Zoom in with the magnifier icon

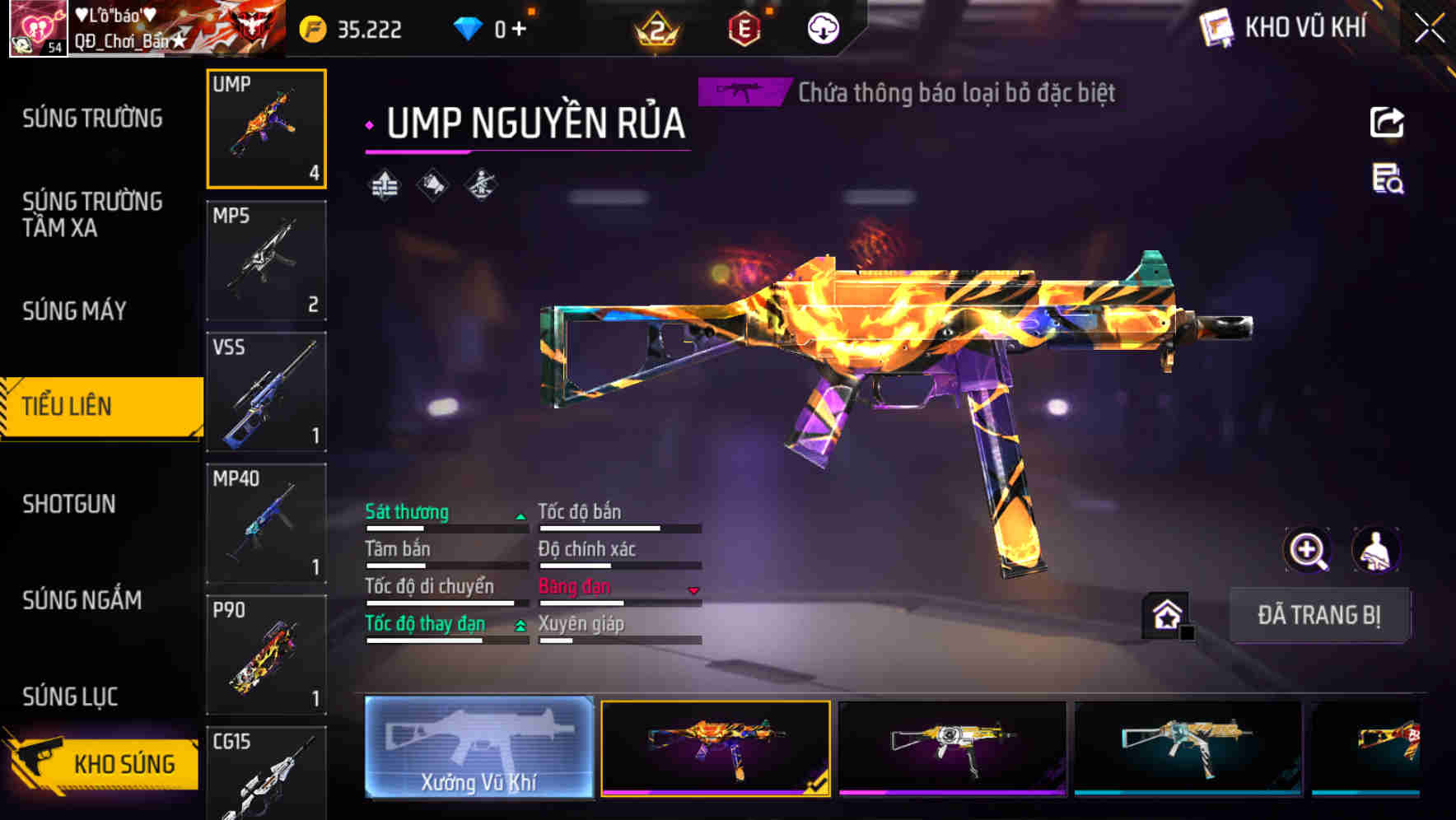[x=1307, y=550]
